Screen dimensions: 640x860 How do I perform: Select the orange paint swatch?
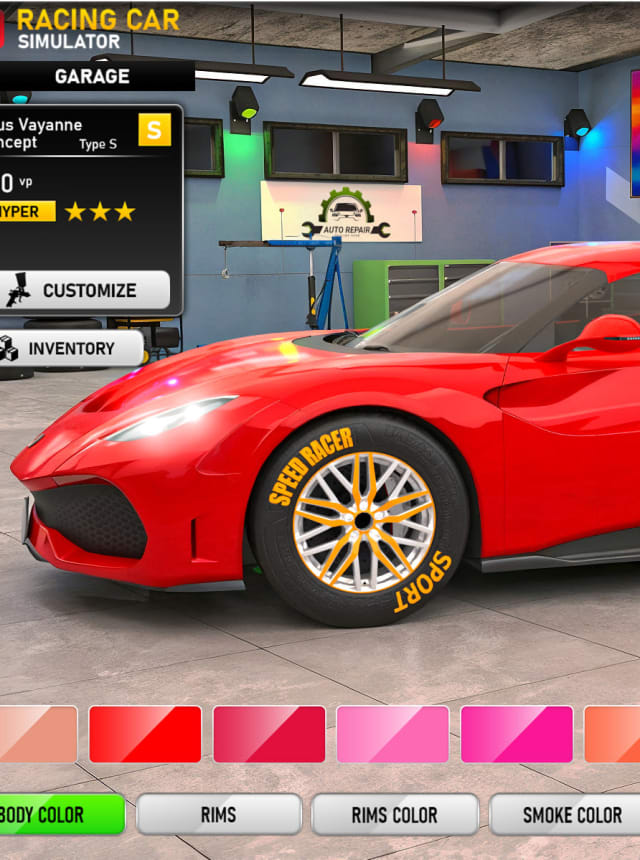(612, 734)
